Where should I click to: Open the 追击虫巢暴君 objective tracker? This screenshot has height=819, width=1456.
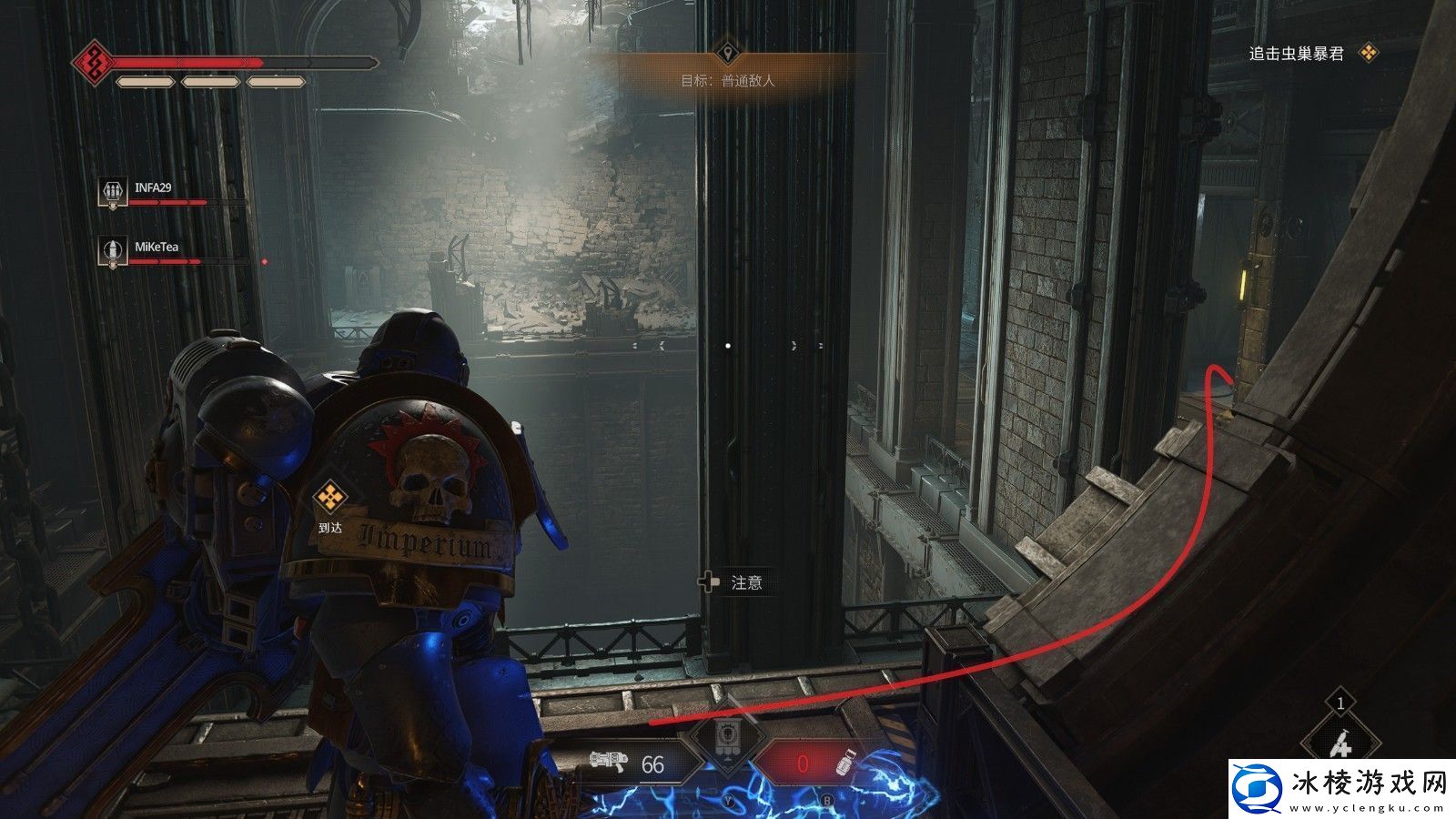1296,54
